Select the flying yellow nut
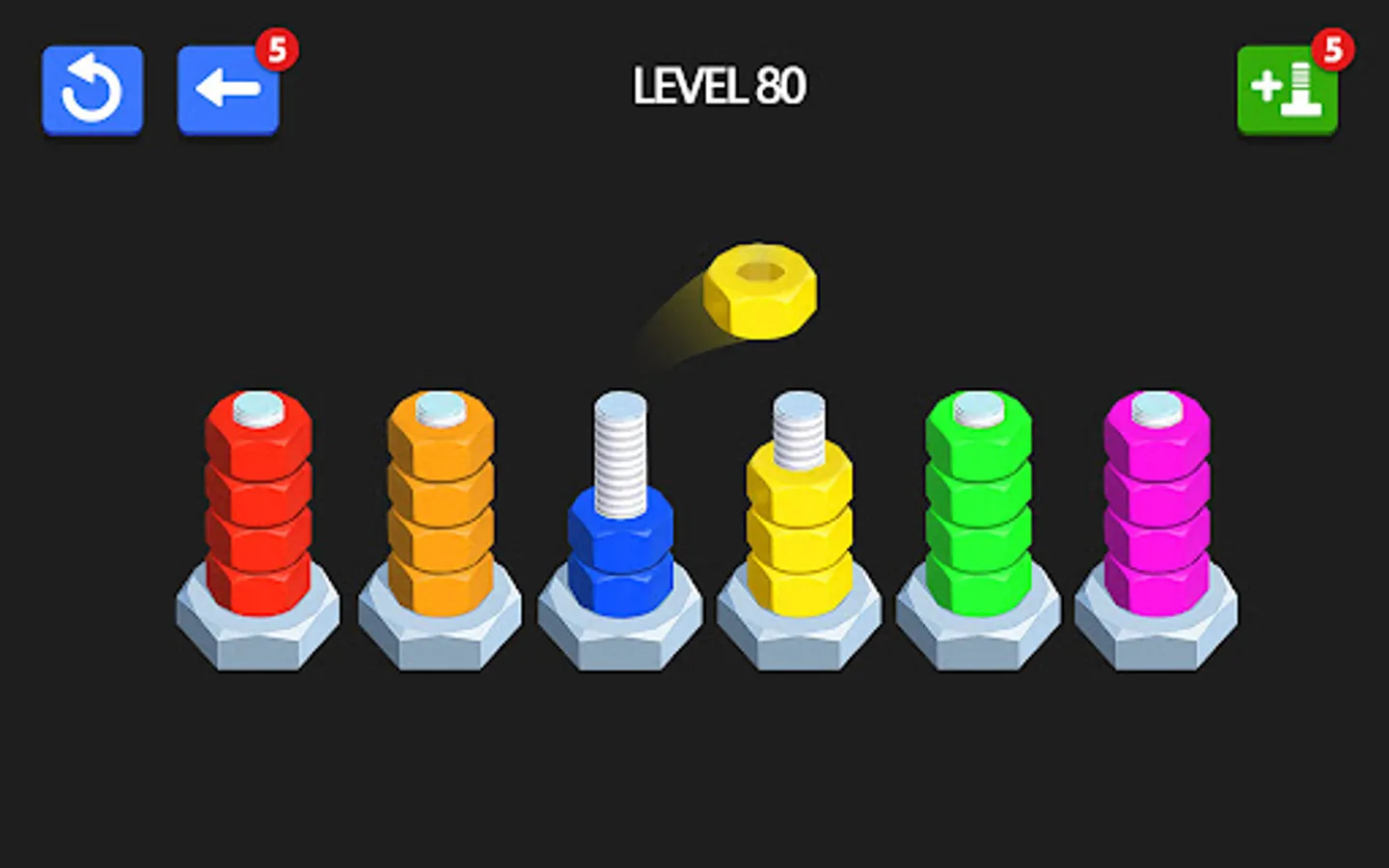 coord(760,289)
